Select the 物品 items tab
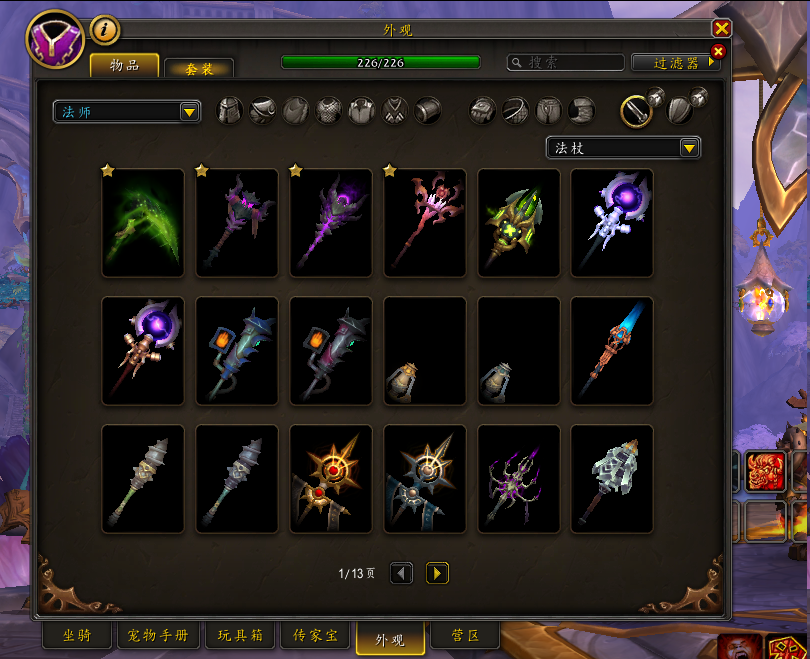 124,66
